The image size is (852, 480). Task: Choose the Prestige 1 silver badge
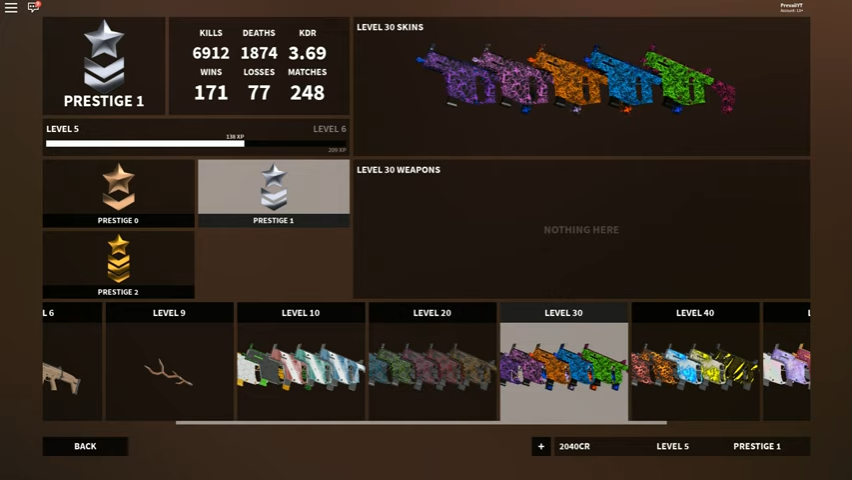click(x=273, y=193)
